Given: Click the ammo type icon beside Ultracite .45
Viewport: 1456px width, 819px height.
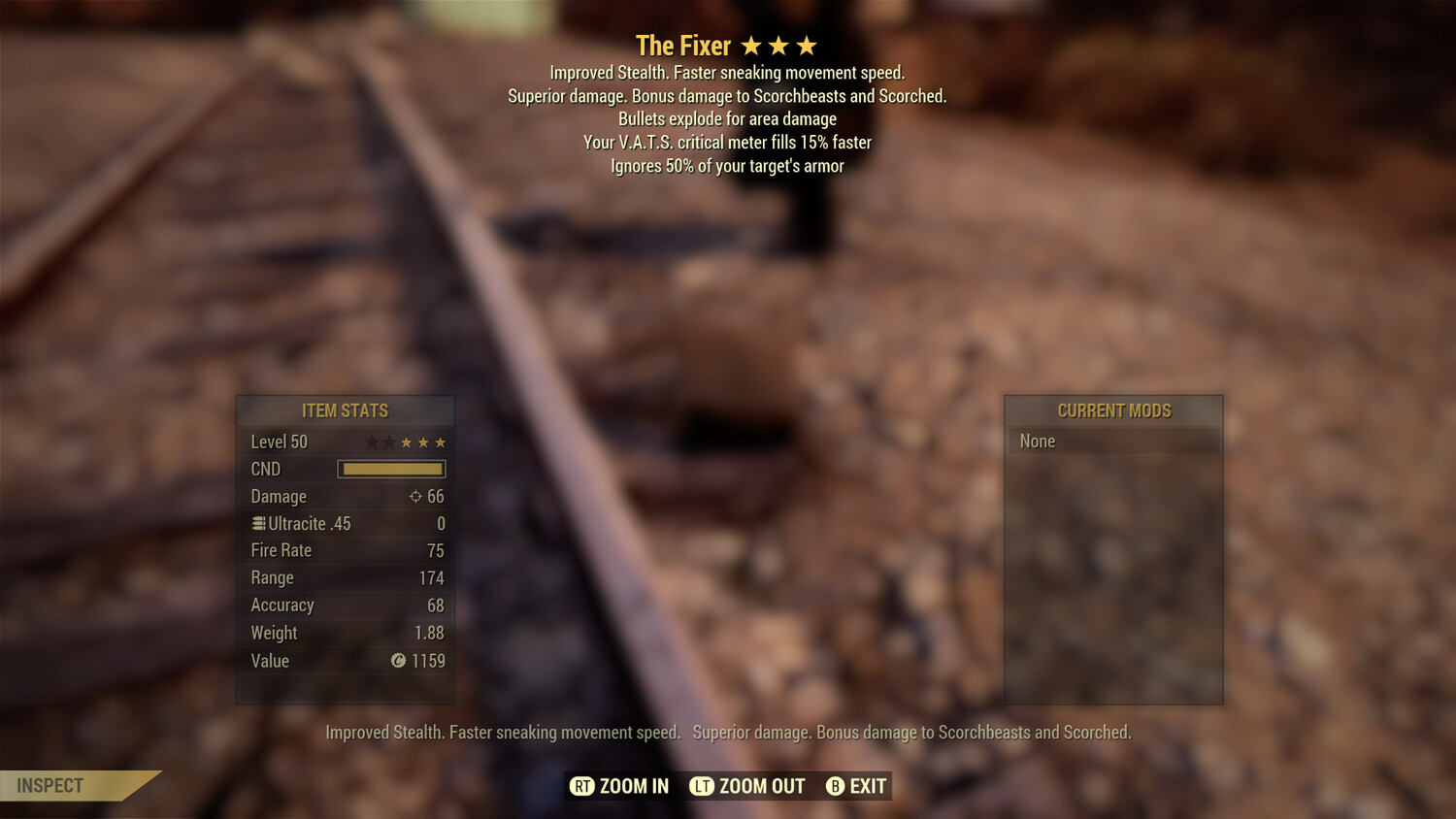Looking at the screenshot, I should [x=256, y=523].
